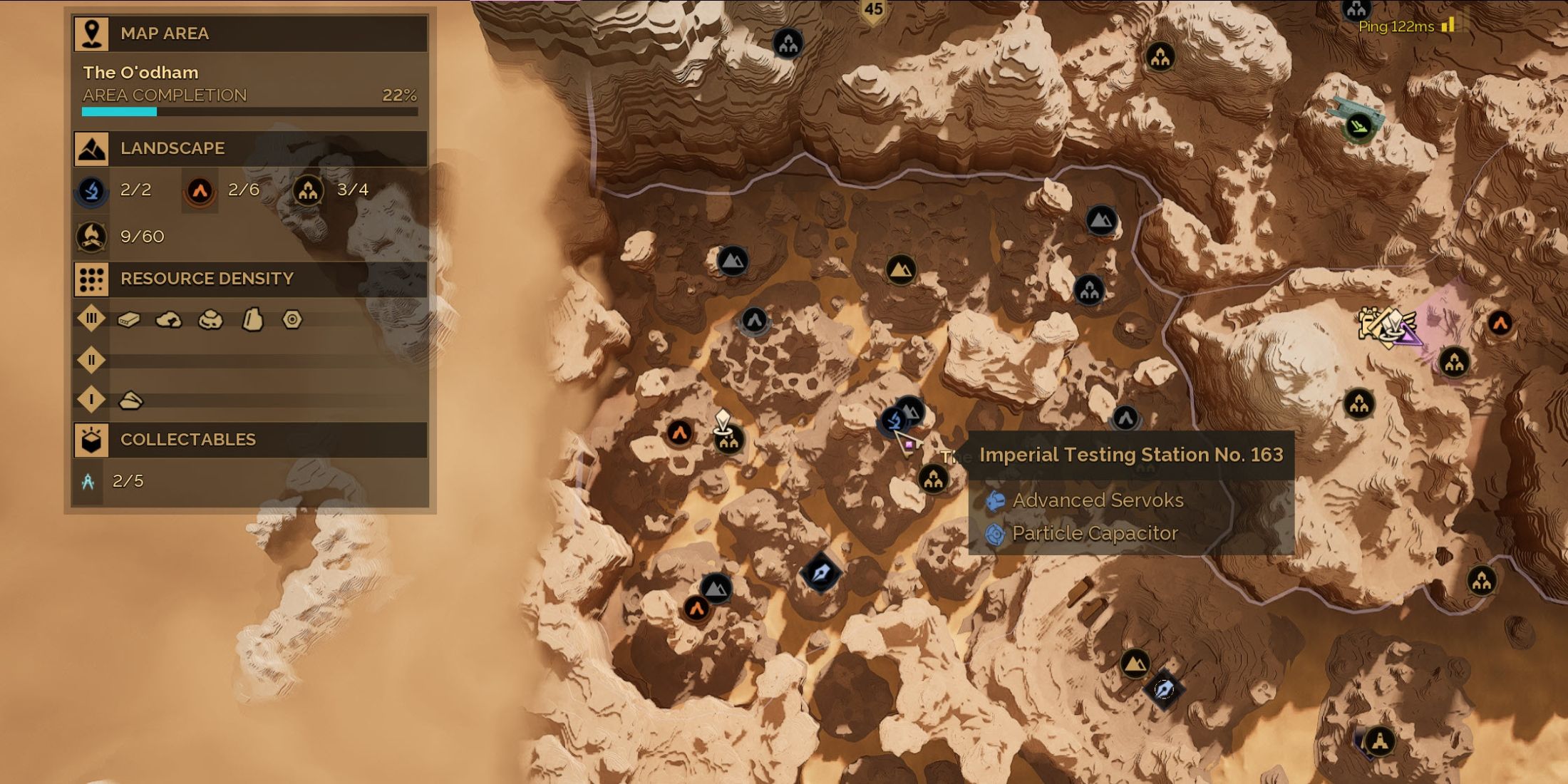Select the Particle Capacitor entry in the tooltip
This screenshot has width=1568, height=784.
click(1095, 533)
